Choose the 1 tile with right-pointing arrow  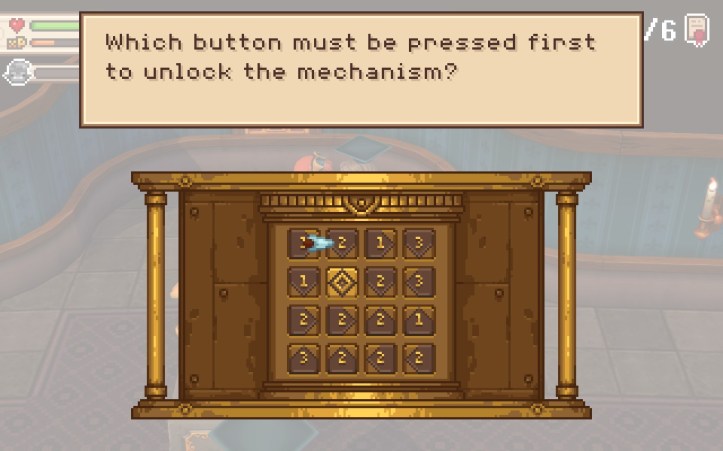pyautogui.click(x=380, y=243)
